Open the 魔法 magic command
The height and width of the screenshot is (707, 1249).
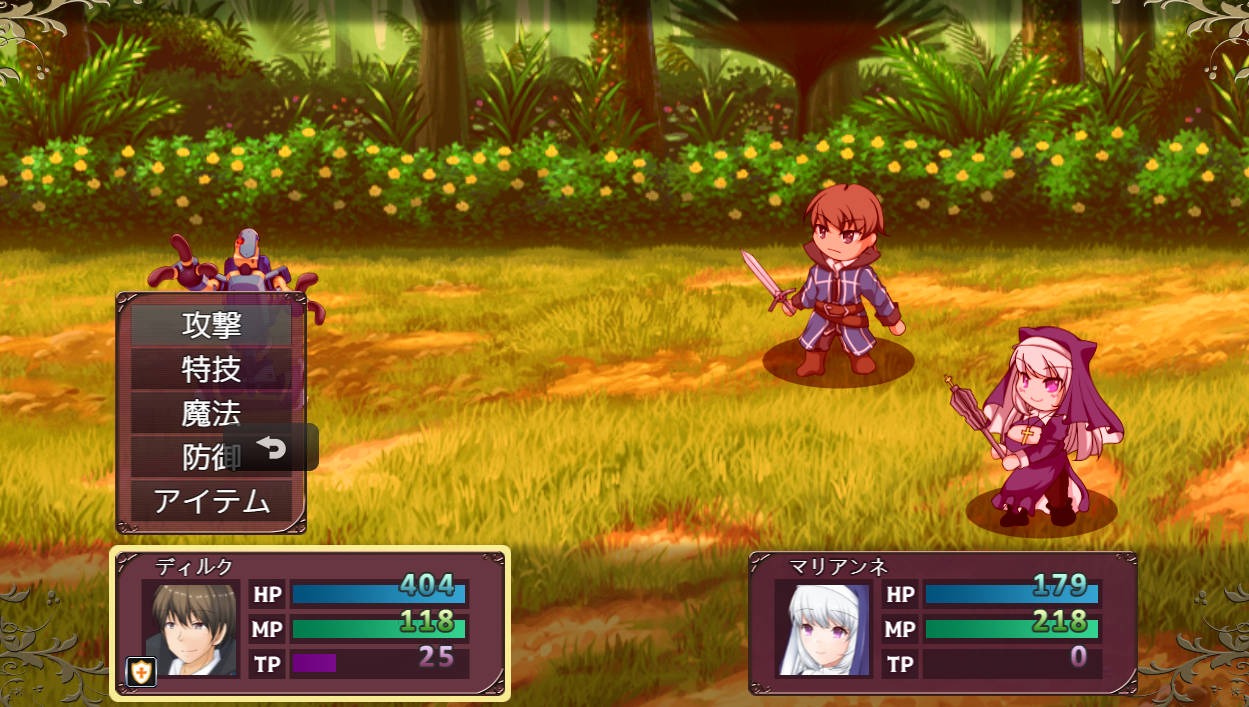pyautogui.click(x=211, y=413)
